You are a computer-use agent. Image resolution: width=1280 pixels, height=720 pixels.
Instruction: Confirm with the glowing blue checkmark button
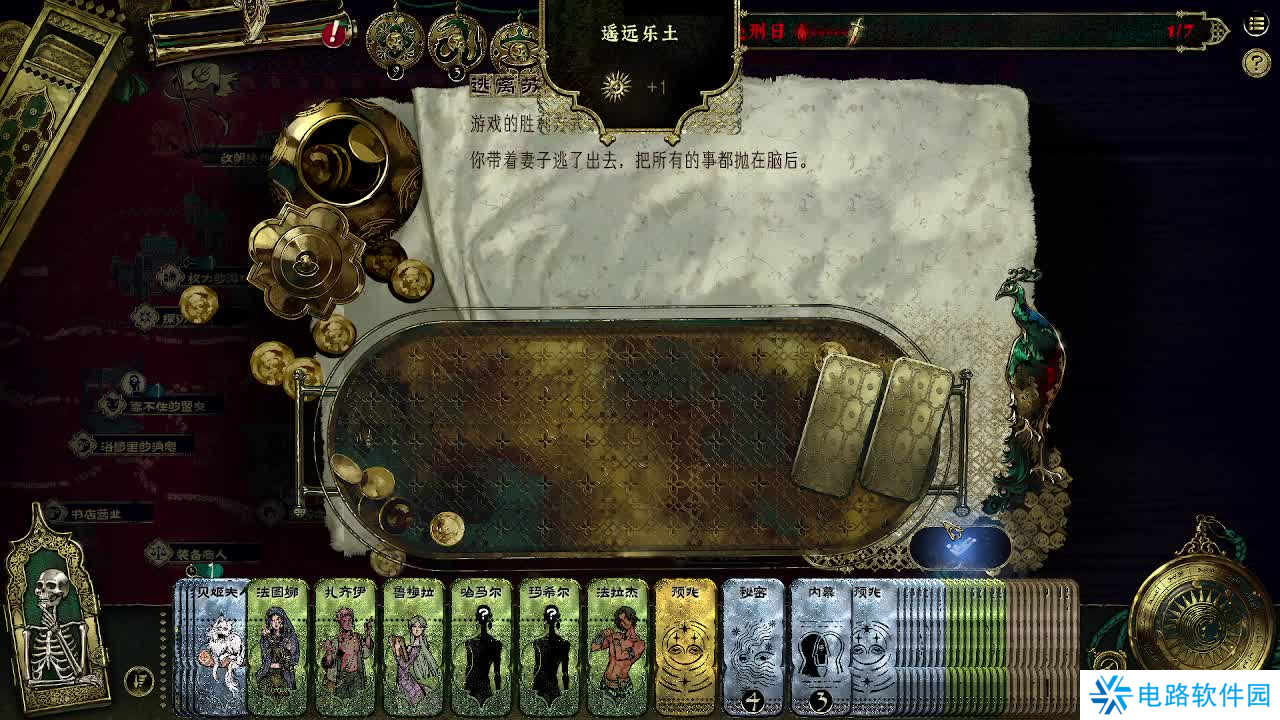tap(960, 547)
